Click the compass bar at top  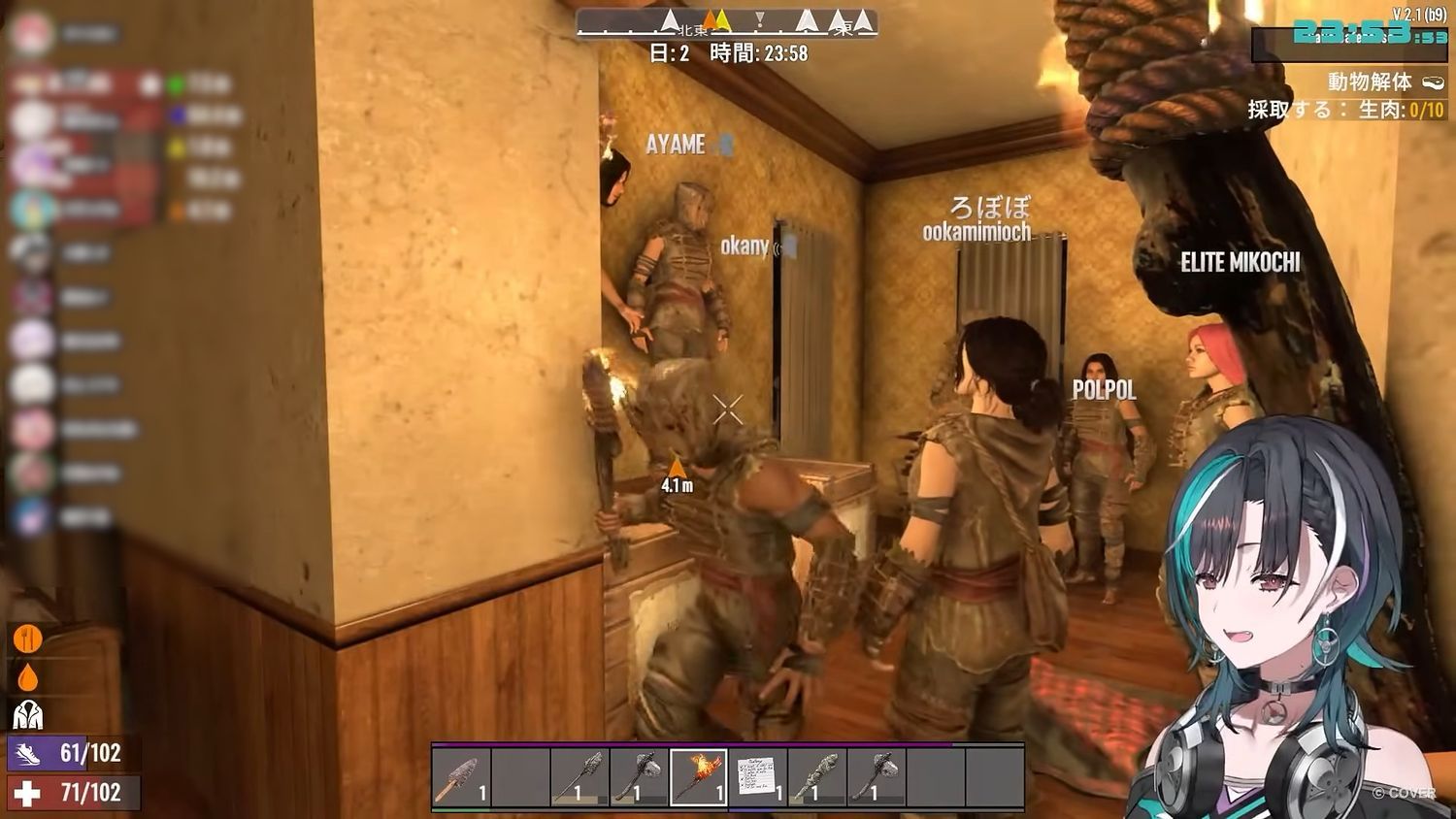(727, 22)
